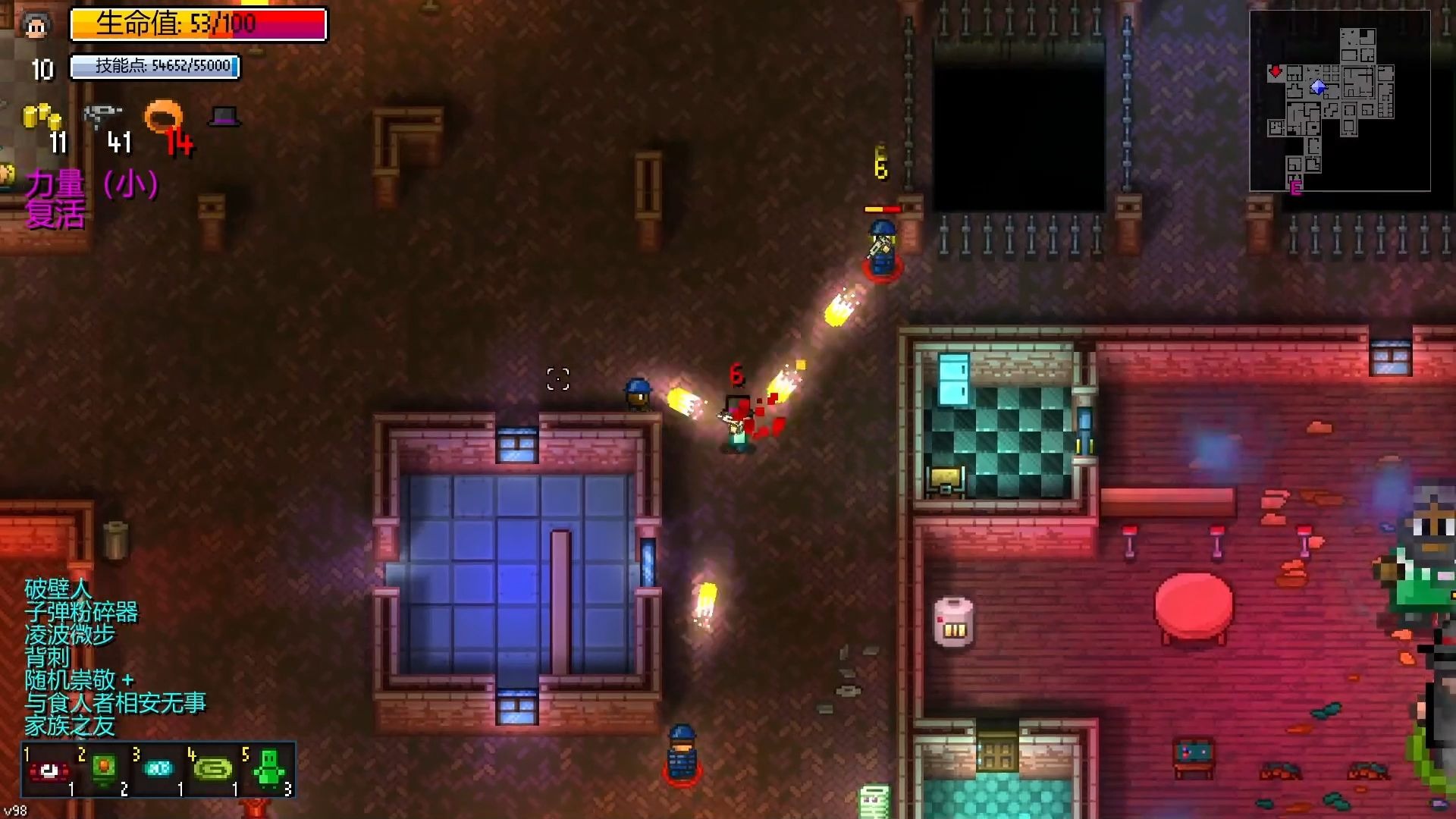The image size is (1456, 819).
Task: Click the minimap in the corner
Action: [x=1339, y=101]
